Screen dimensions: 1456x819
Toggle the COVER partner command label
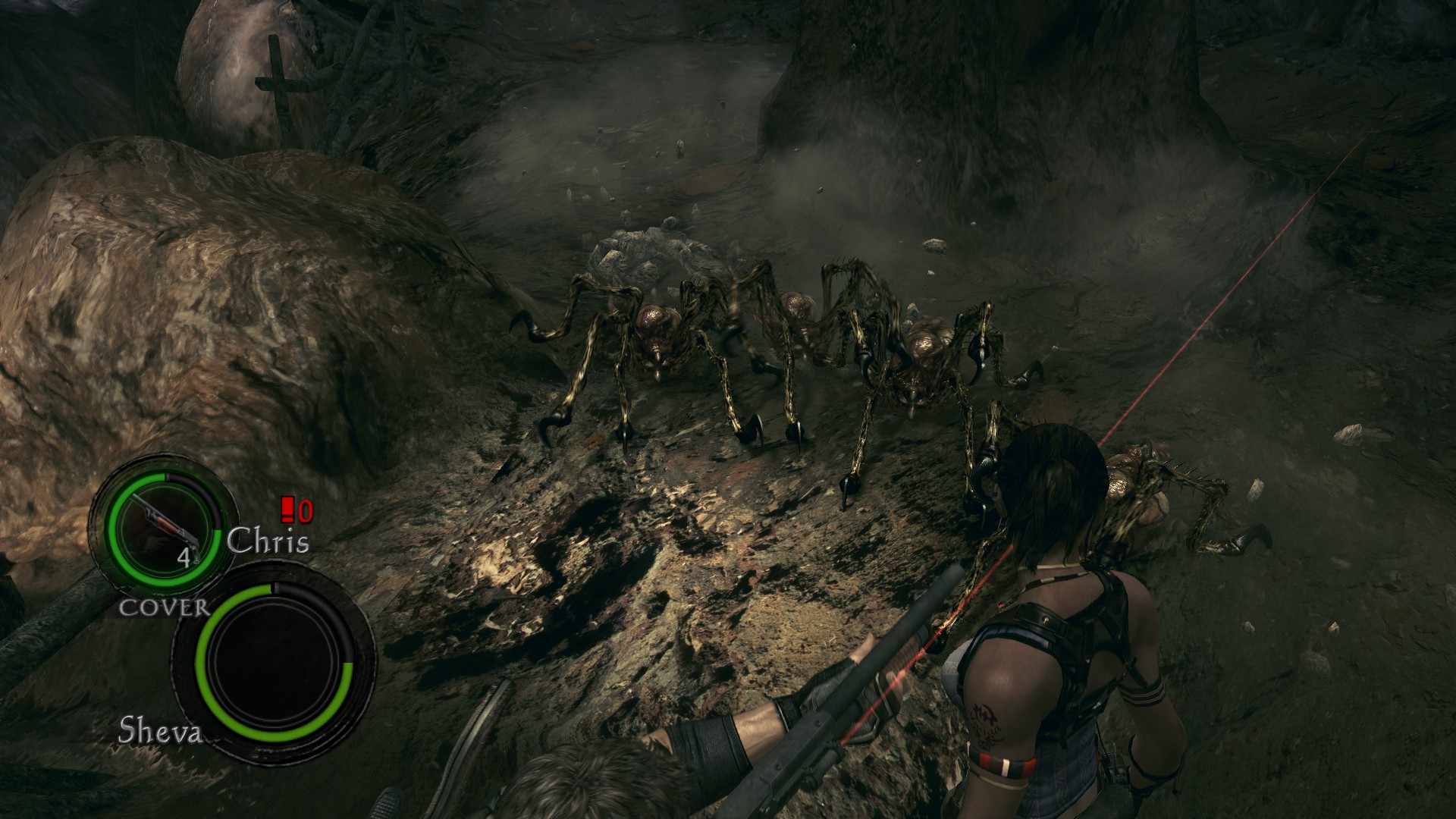click(x=164, y=607)
